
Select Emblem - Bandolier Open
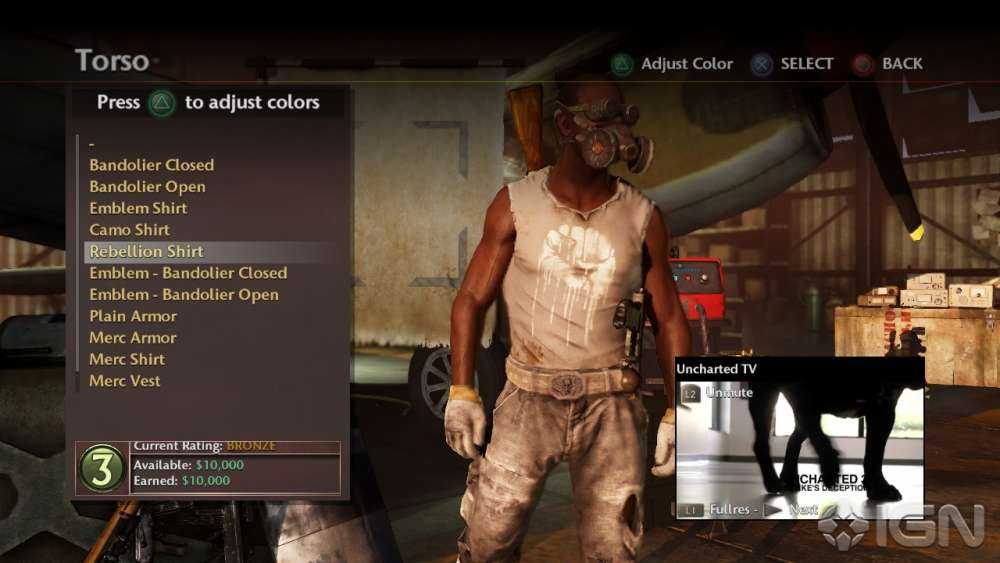tap(184, 295)
